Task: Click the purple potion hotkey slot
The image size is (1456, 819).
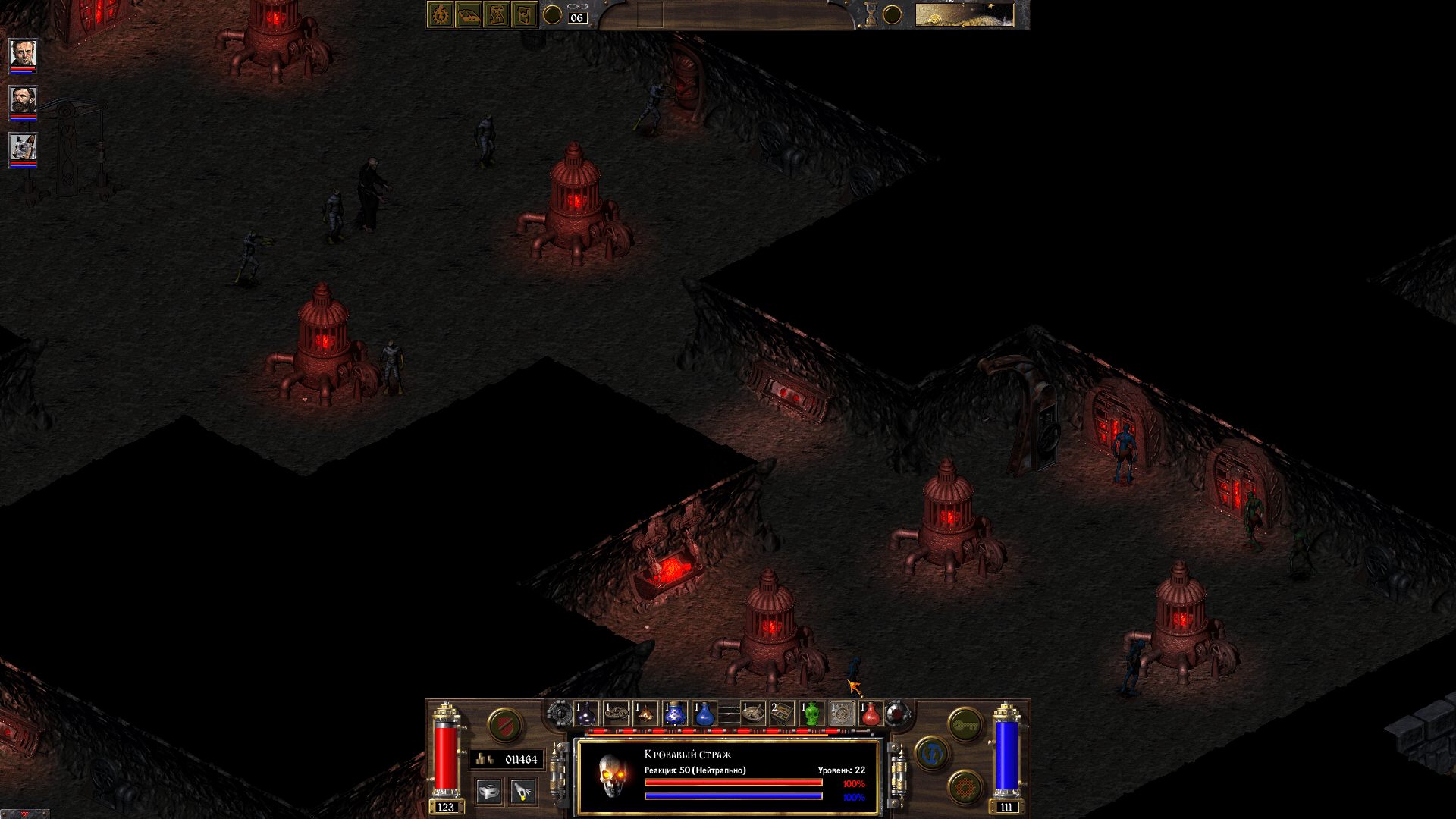Action: point(585,713)
